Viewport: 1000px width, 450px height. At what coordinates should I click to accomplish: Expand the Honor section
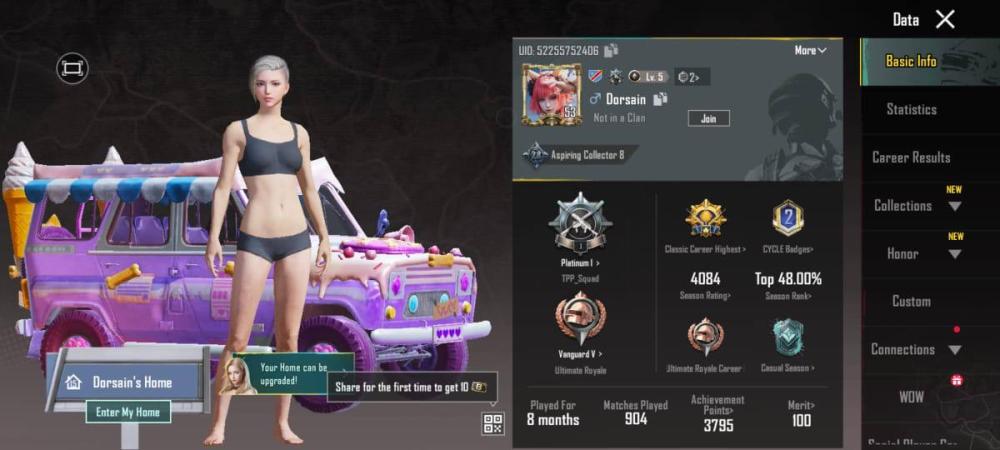click(916, 254)
